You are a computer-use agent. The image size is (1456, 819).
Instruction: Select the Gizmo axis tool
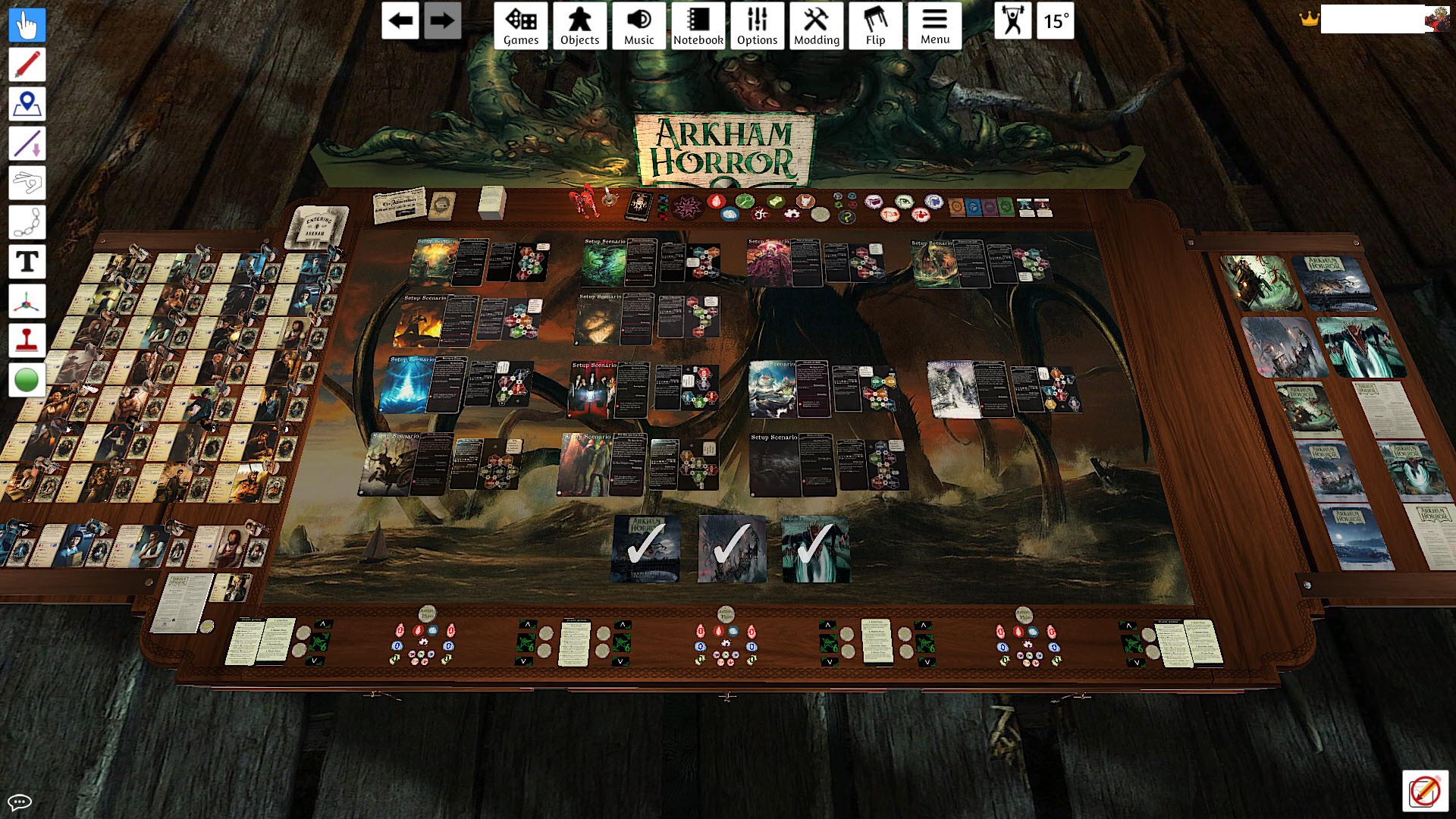point(27,300)
